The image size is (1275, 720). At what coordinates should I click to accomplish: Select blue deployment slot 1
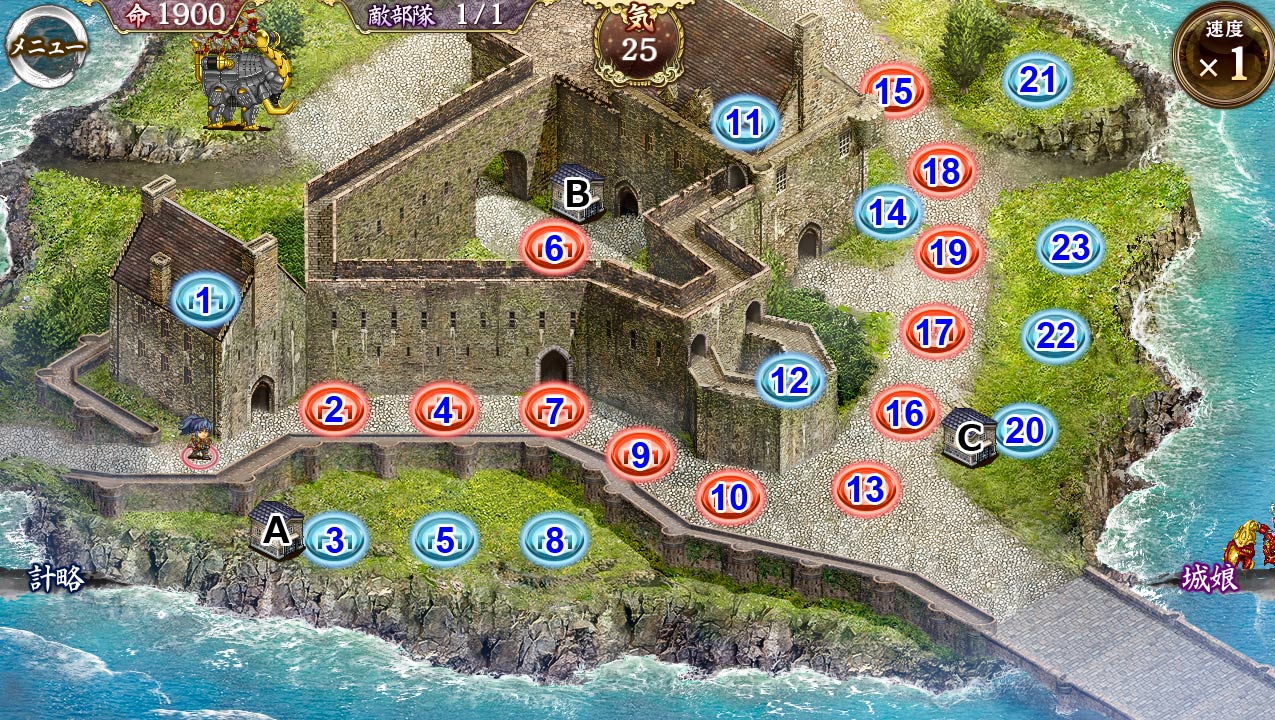(205, 299)
